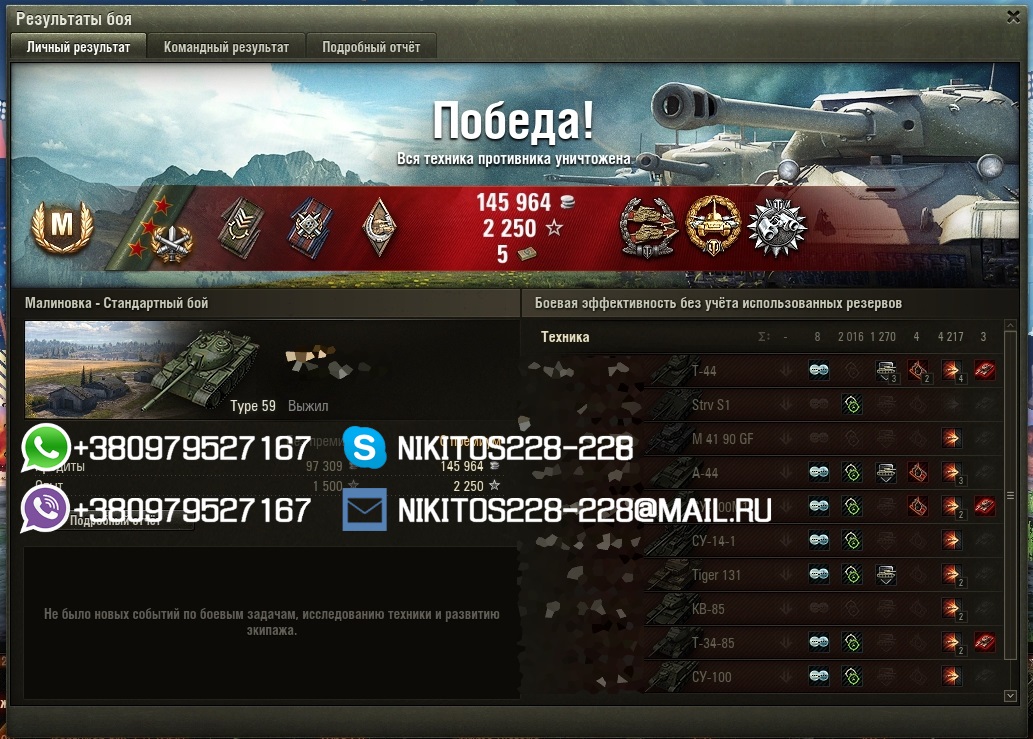The height and width of the screenshot is (739, 1033).
Task: Select the Strv S1 row
Action: 709,406
